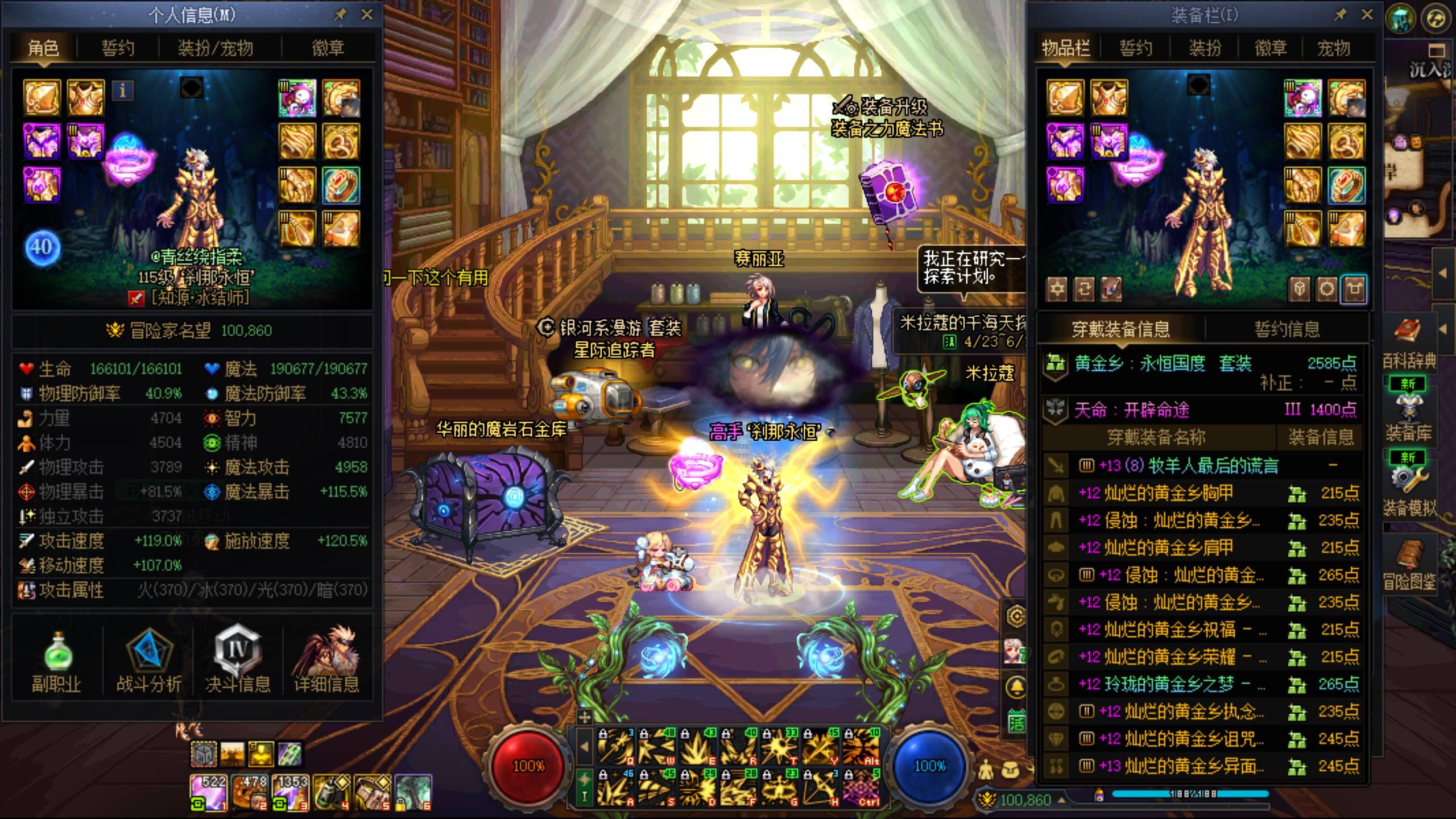
Task: Click the info 'i' icon in character panel
Action: tap(123, 90)
